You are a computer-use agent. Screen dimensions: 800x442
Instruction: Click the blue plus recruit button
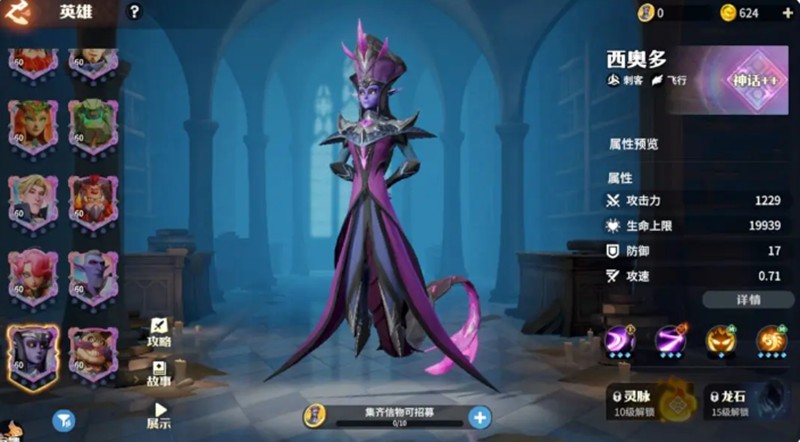pyautogui.click(x=480, y=417)
